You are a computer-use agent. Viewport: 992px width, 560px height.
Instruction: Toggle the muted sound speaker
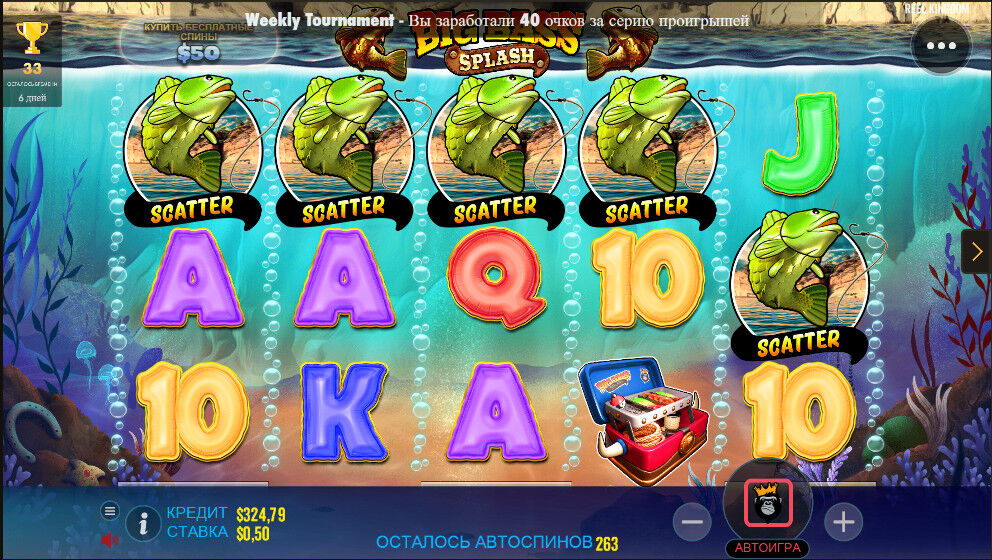click(109, 540)
